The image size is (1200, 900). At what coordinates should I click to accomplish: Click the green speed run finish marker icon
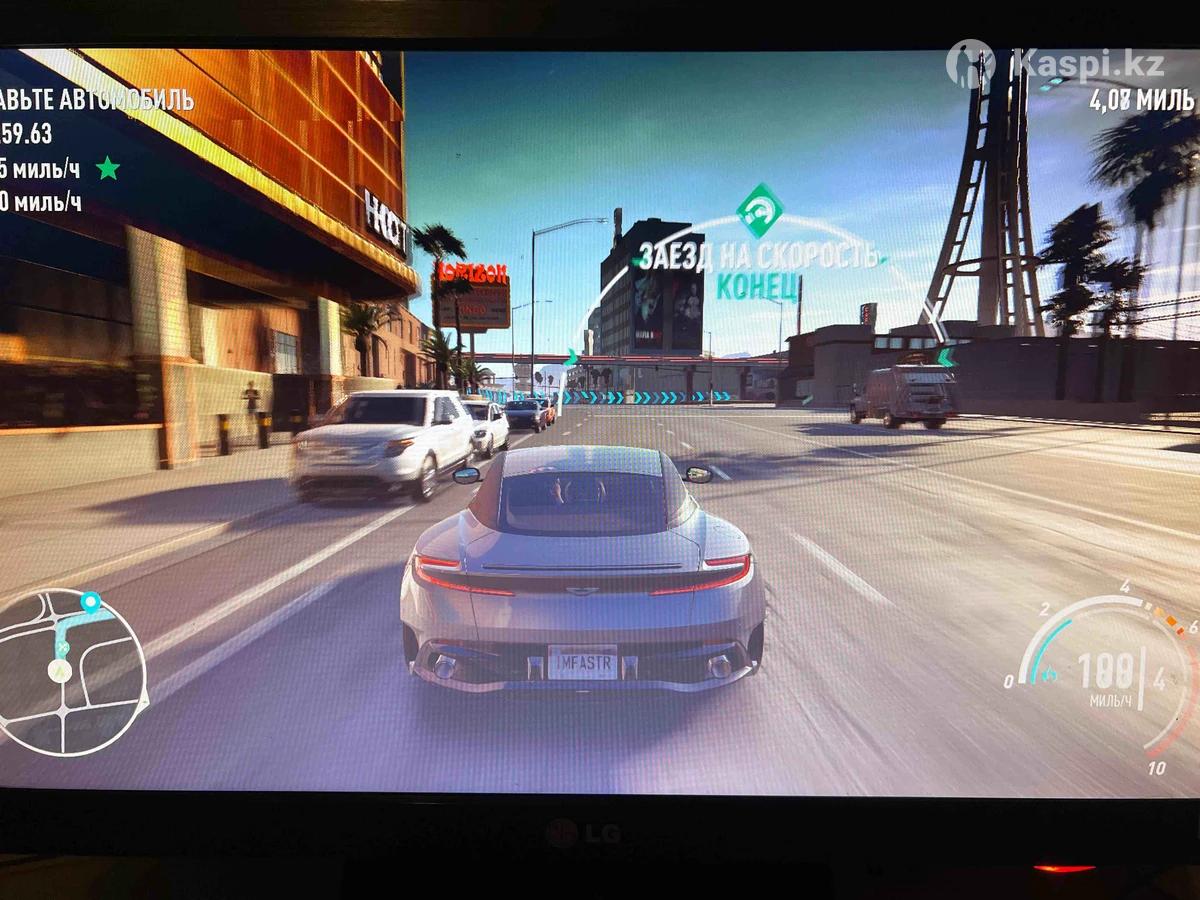tap(759, 209)
